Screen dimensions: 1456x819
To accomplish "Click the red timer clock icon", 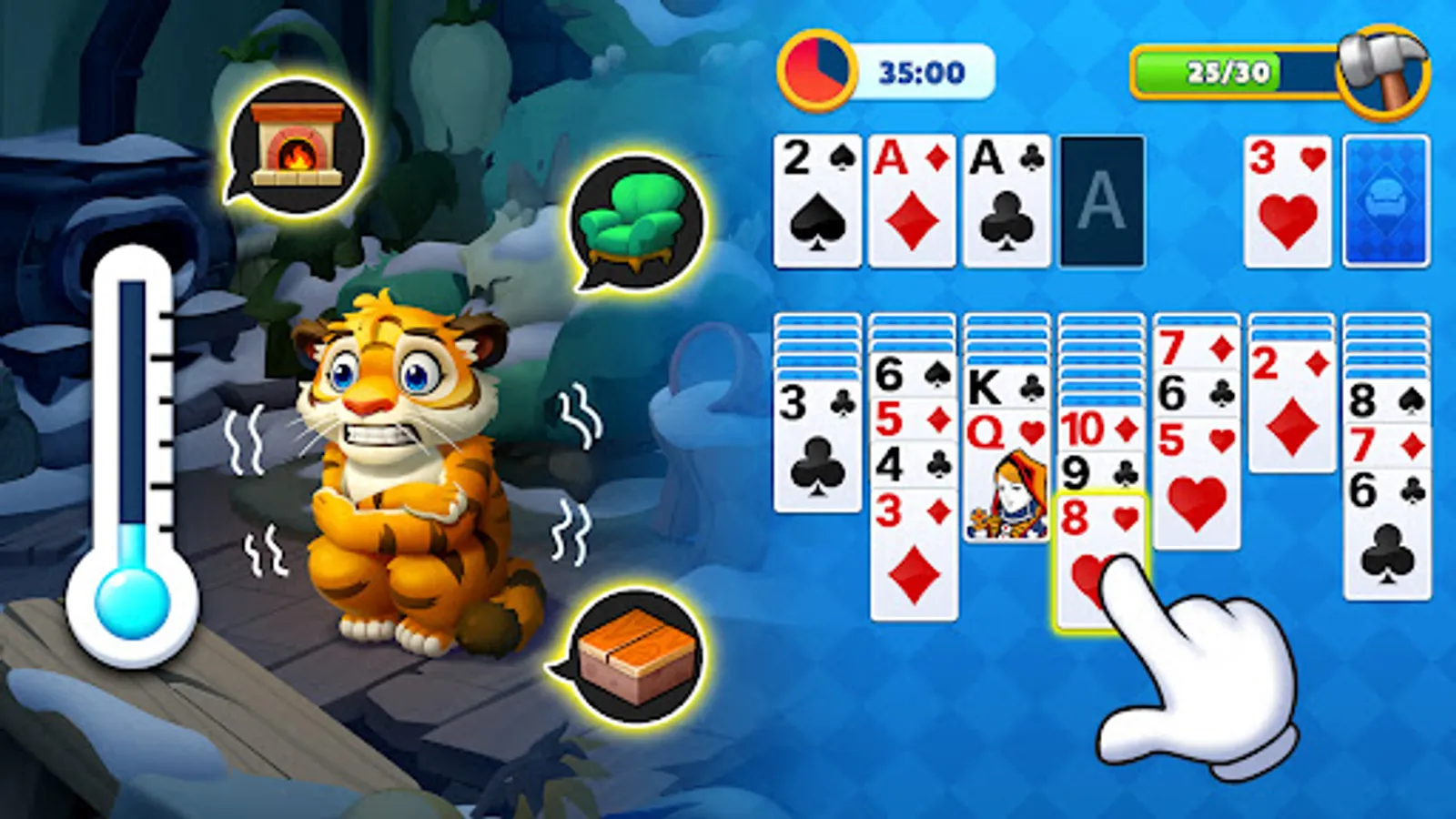I will [816, 68].
